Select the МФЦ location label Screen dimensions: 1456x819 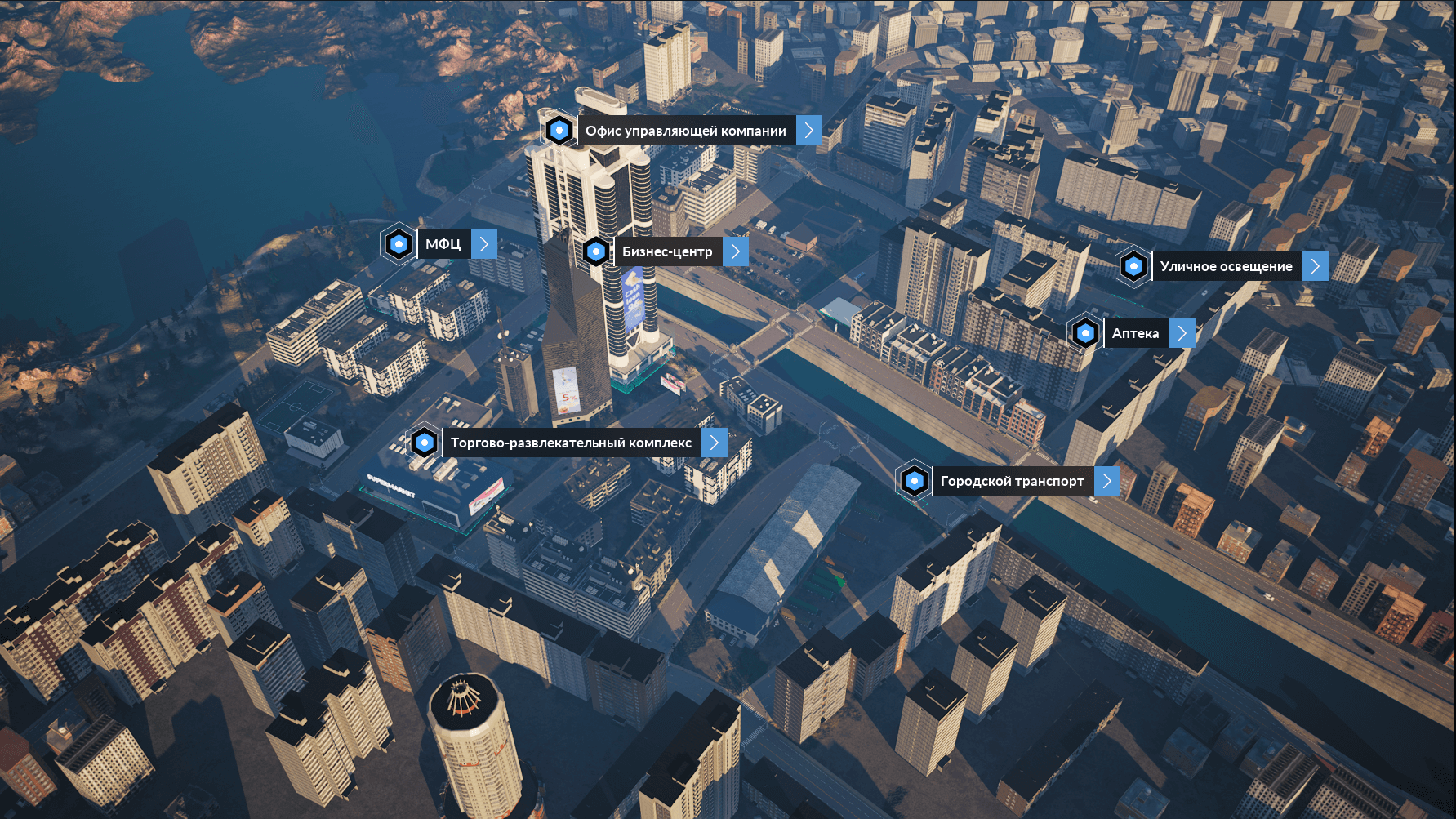click(443, 244)
